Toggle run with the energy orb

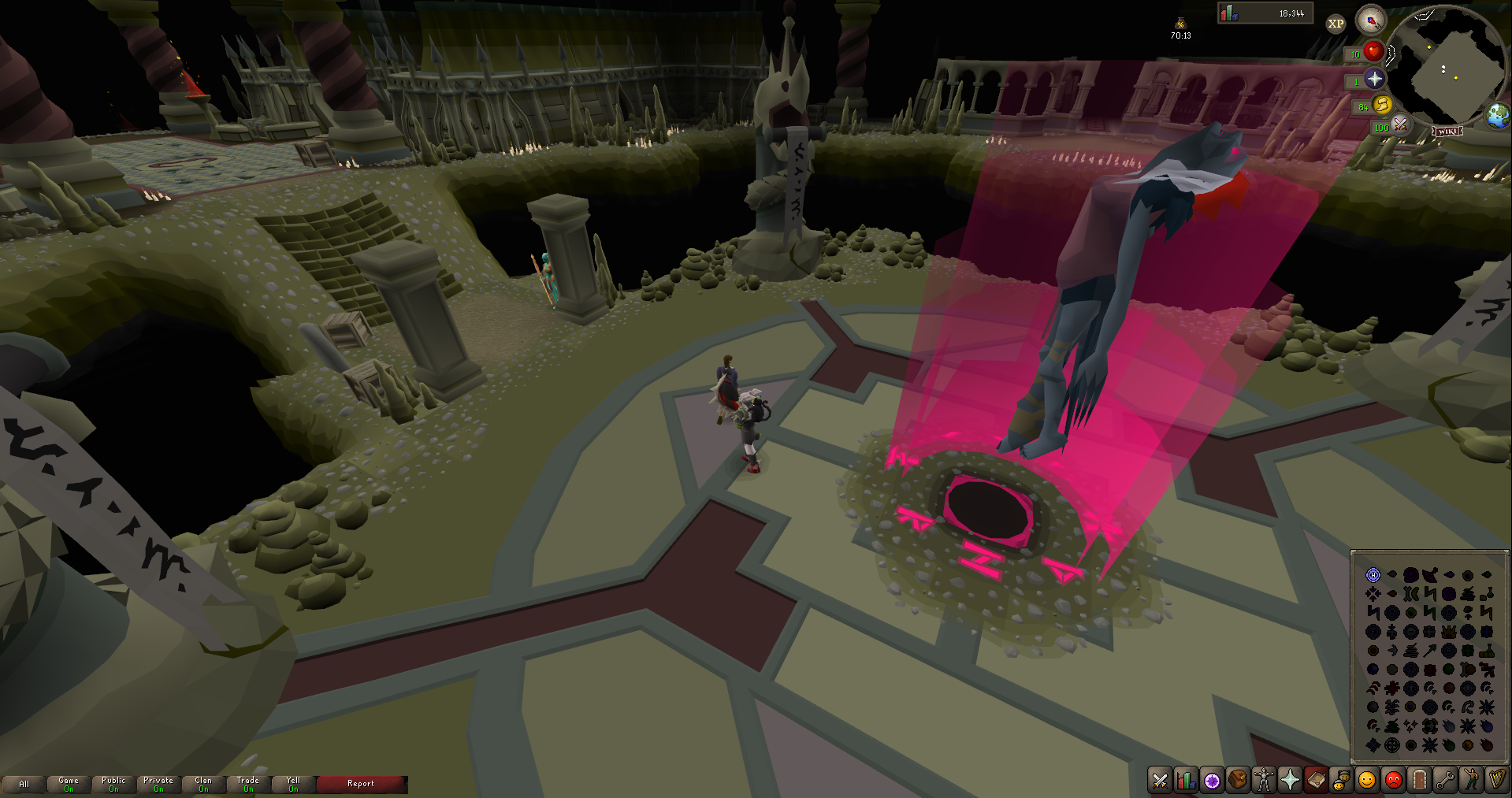pyautogui.click(x=1383, y=106)
